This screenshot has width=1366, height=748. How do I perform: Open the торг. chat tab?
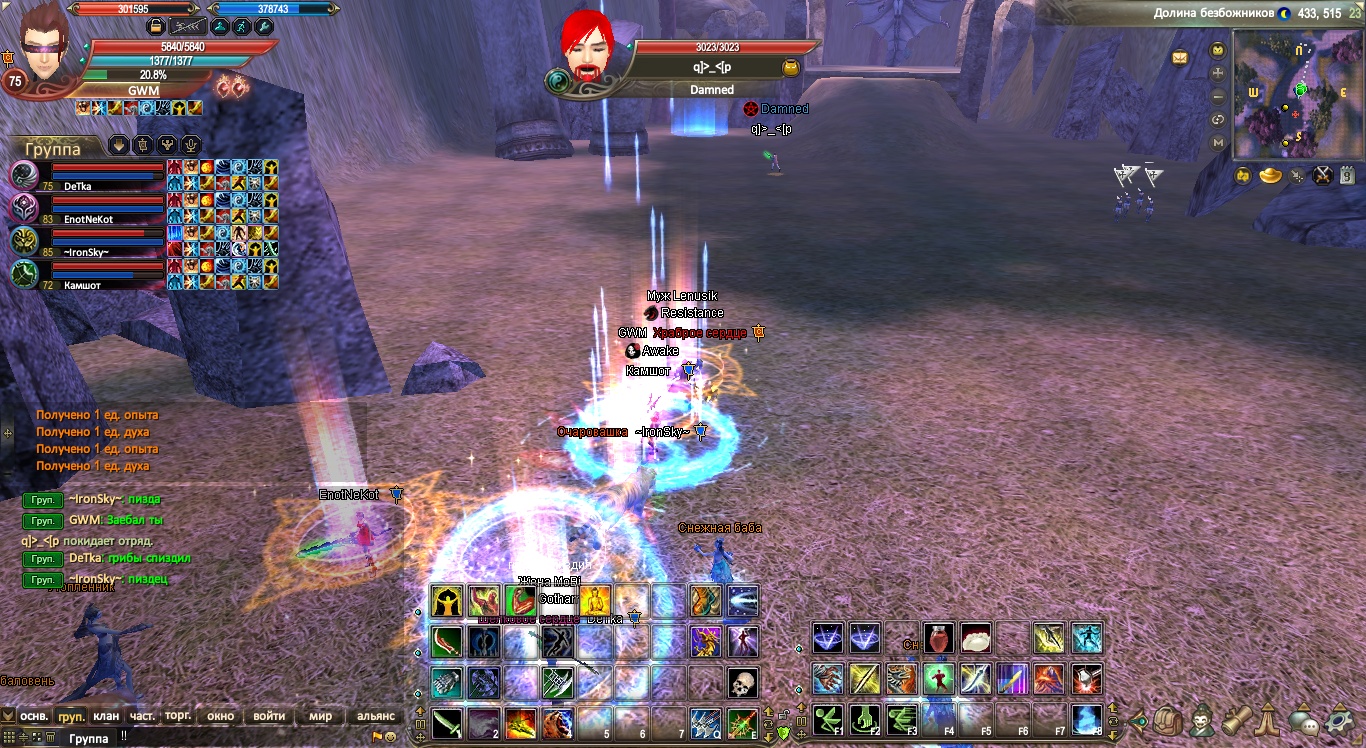[178, 716]
